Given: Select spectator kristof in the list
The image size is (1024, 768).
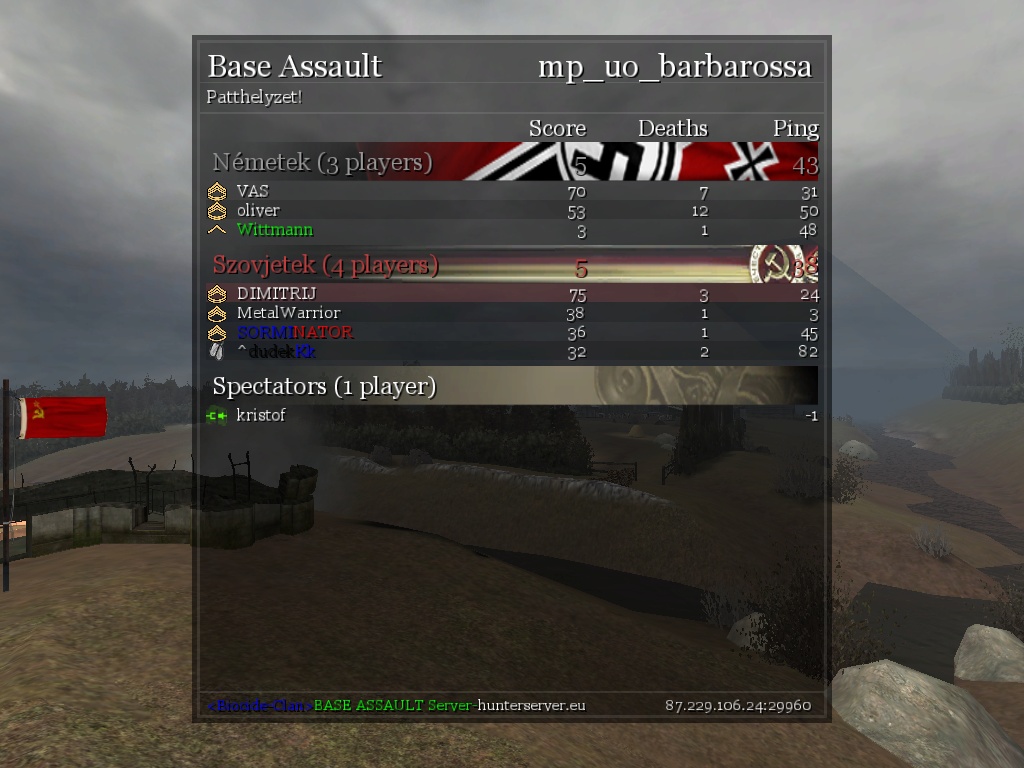Looking at the screenshot, I should 260,415.
